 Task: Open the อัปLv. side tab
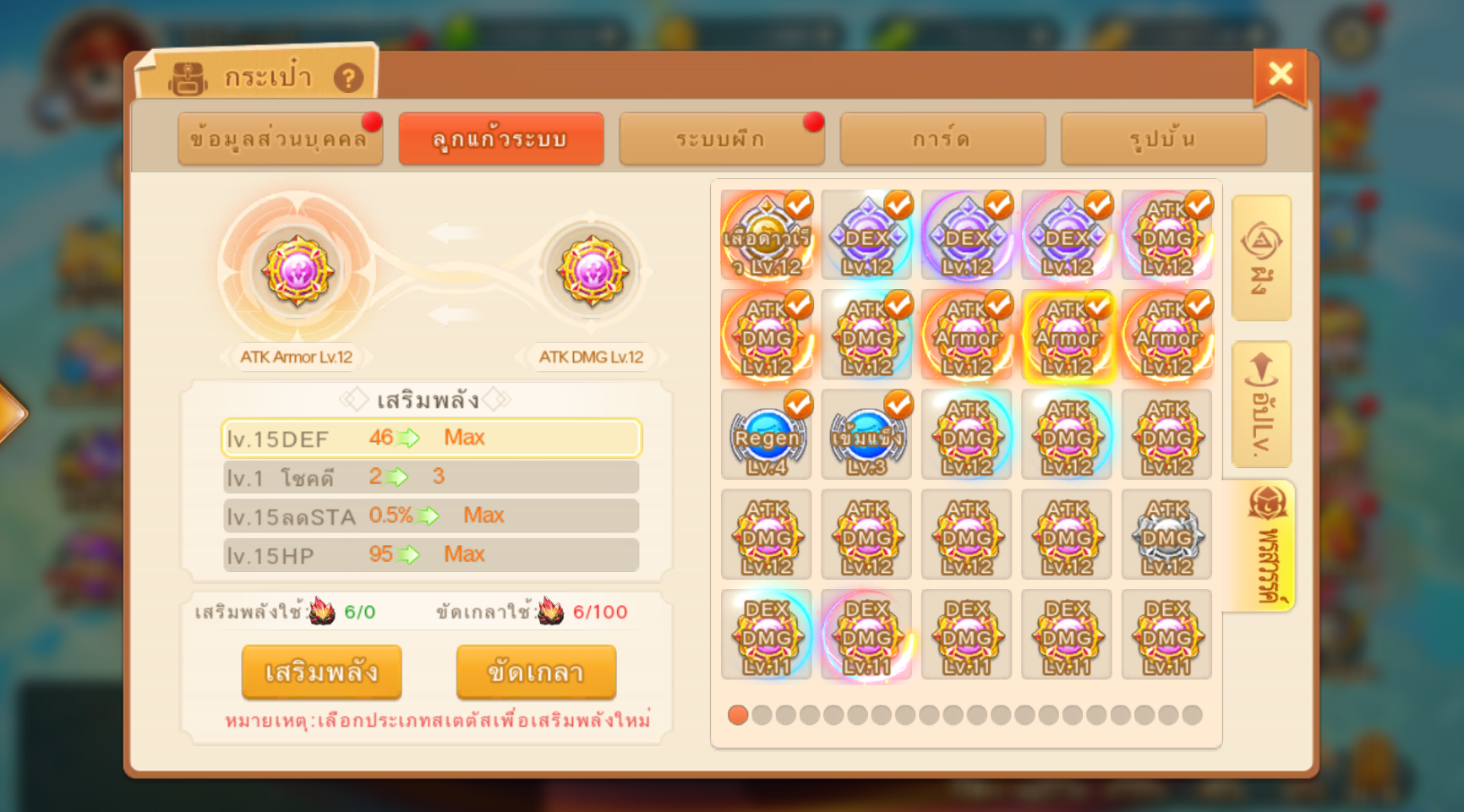point(1261,404)
